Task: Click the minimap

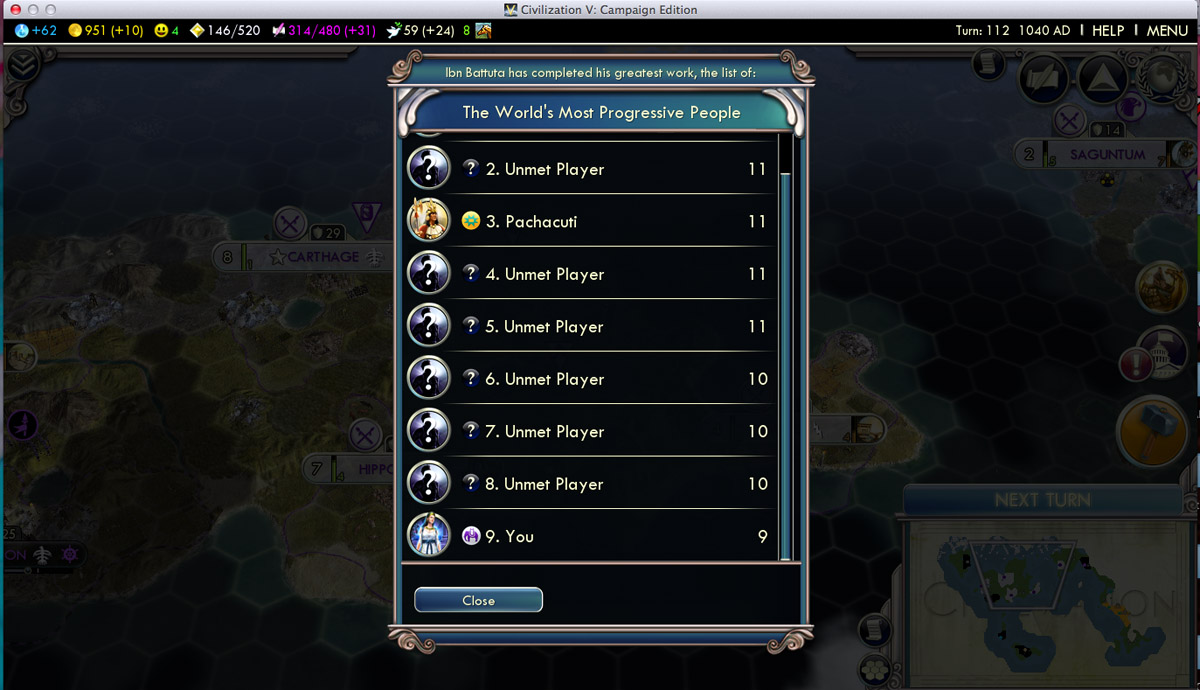Action: tap(1050, 593)
